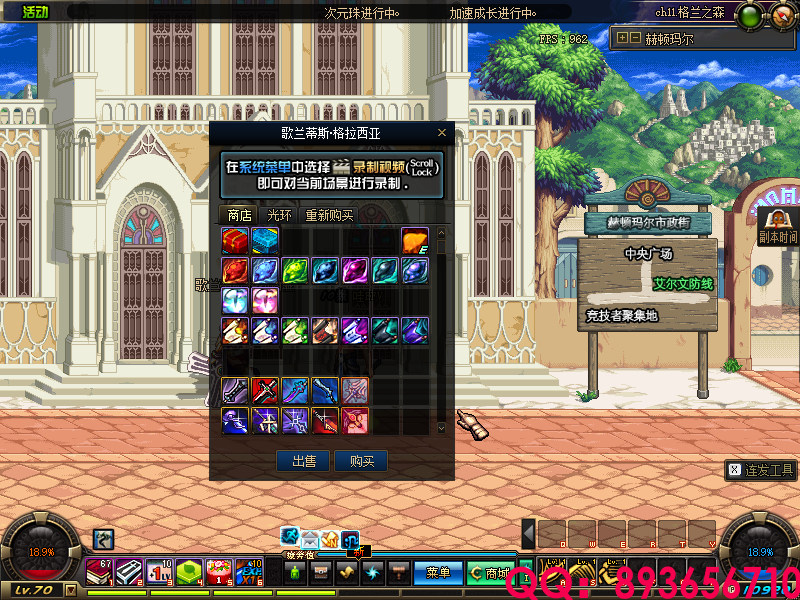Select the red gem shop item
Screen dimensions: 800x600
(x=235, y=270)
